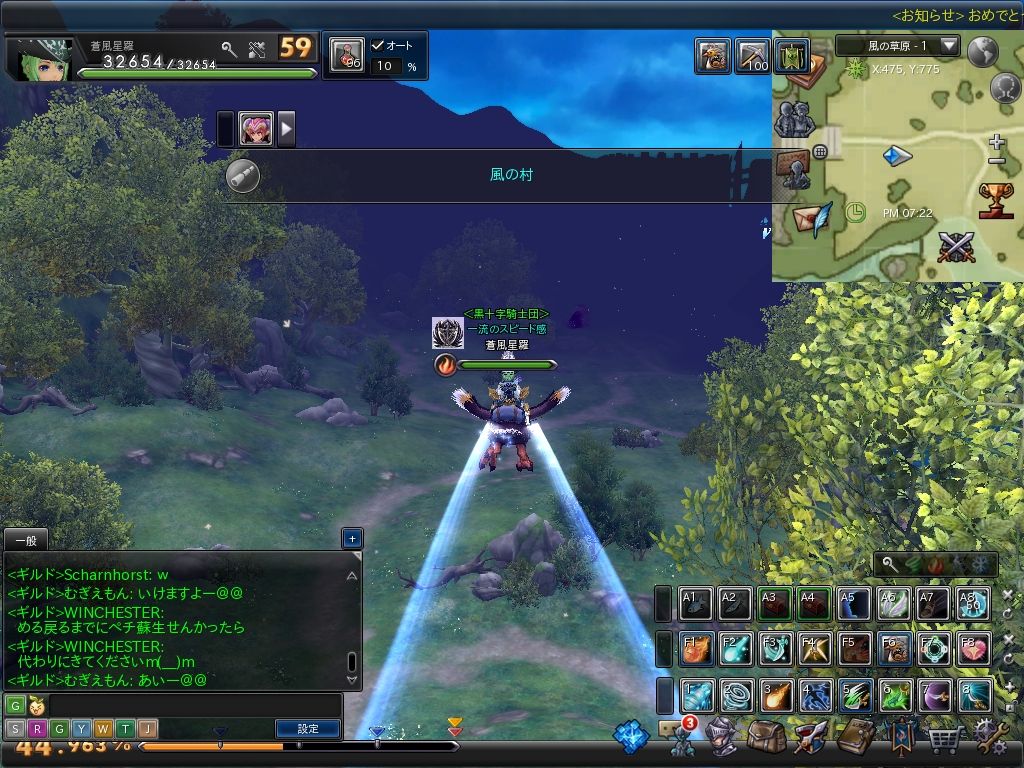1024x768 pixels.
Task: Use the A1 fish item slot
Action: 697,603
